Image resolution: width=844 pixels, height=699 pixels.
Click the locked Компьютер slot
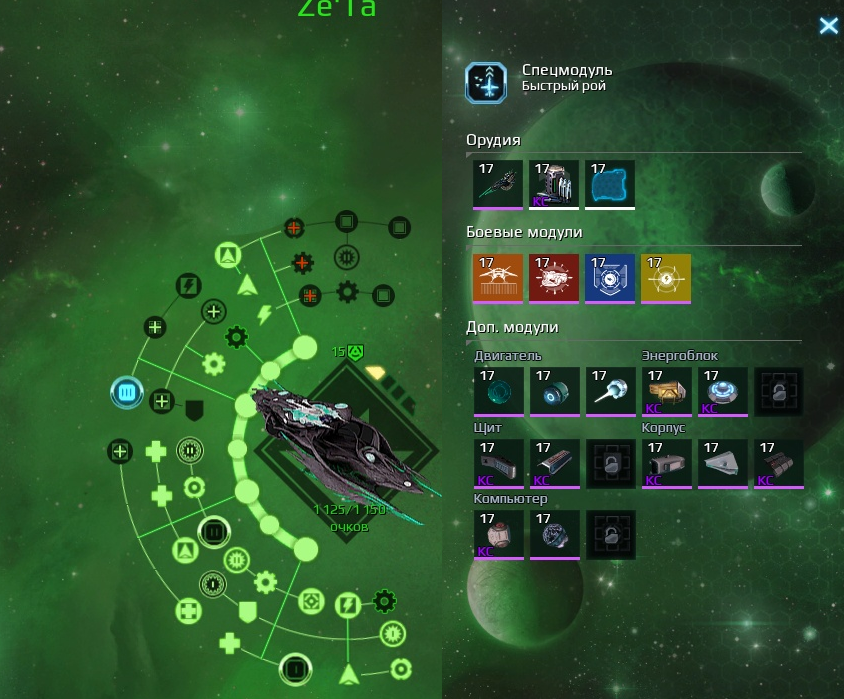[610, 534]
